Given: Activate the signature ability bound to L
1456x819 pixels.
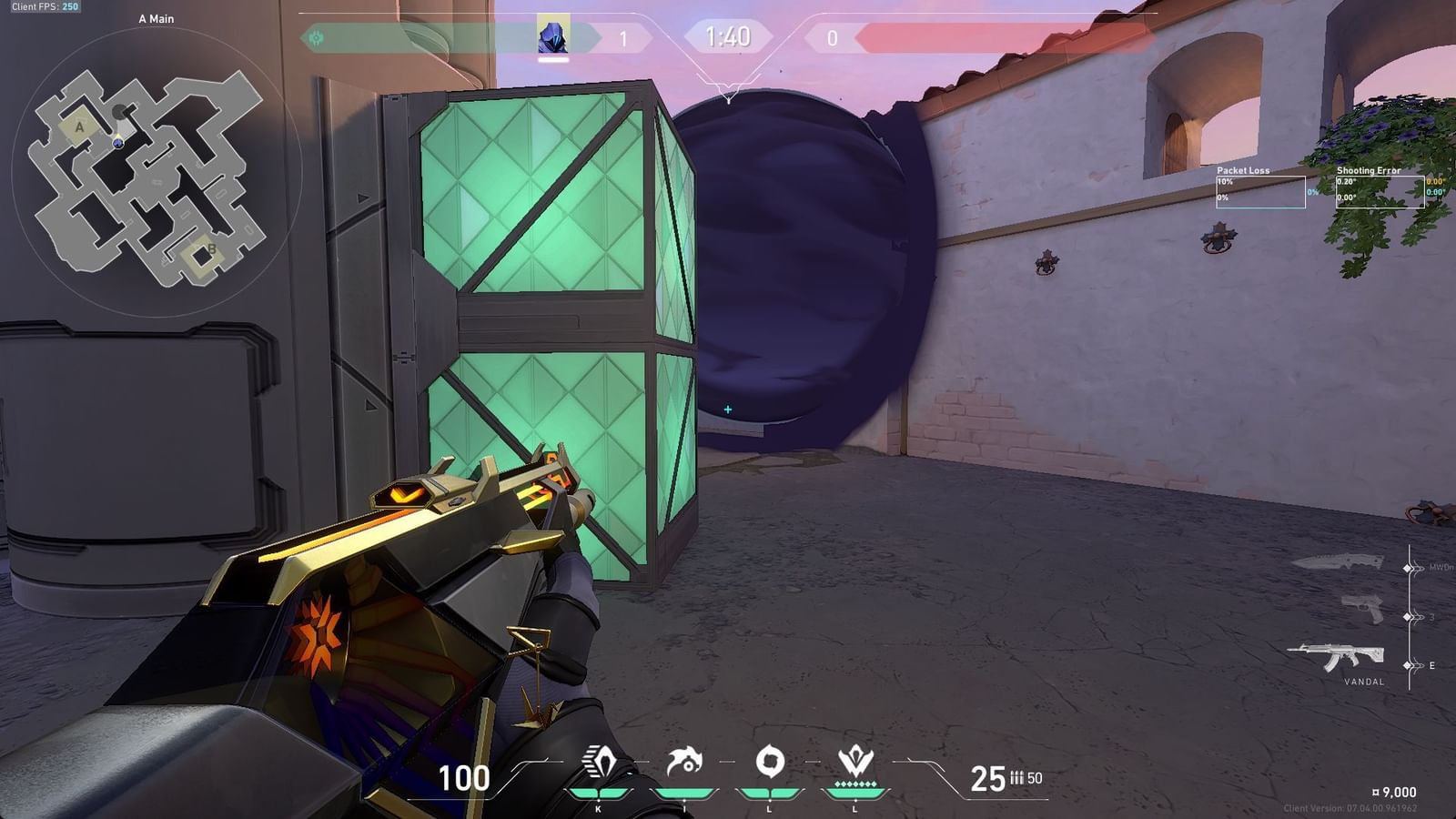Looking at the screenshot, I should 772,763.
